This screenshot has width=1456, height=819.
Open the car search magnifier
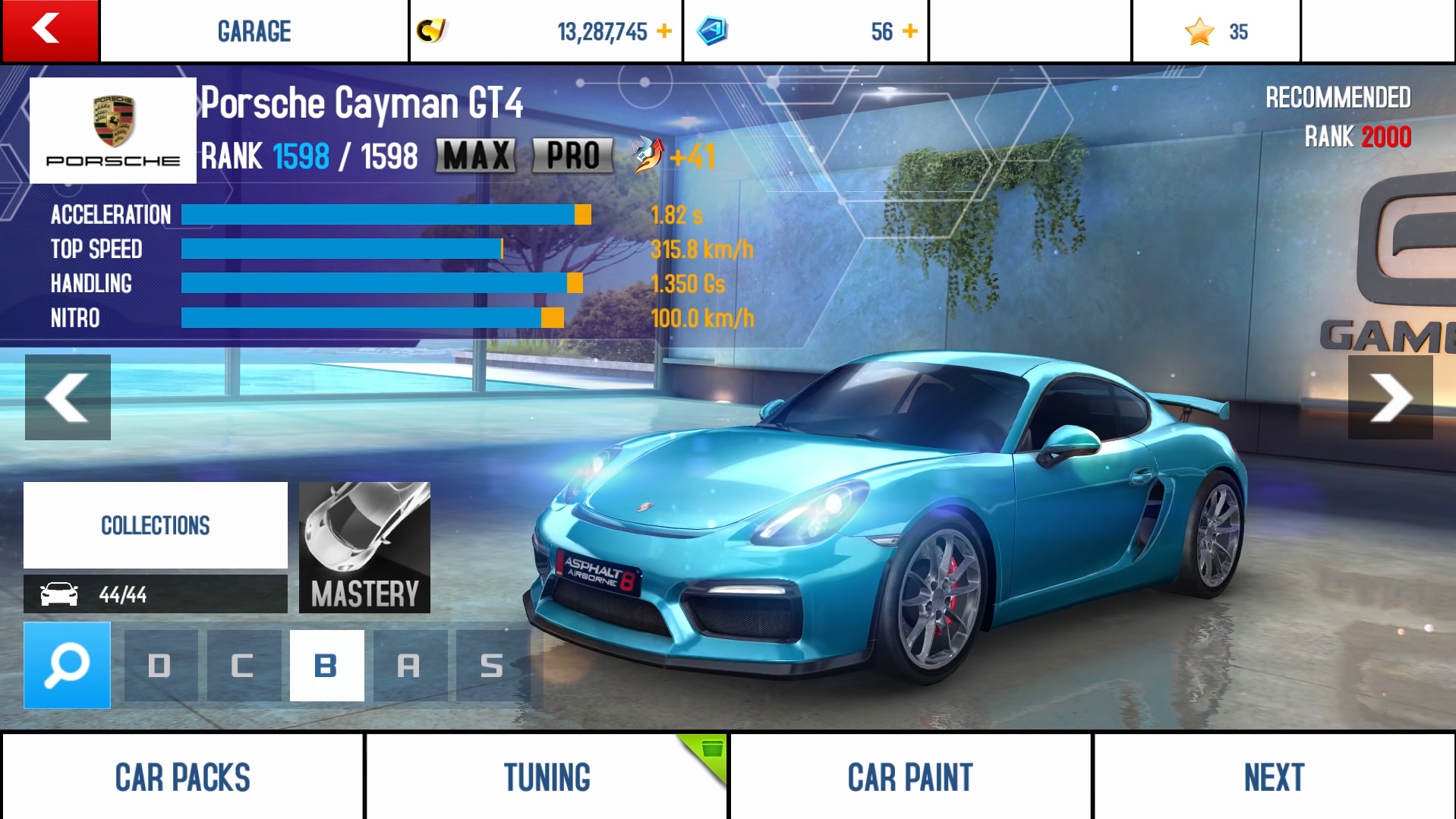tap(67, 666)
